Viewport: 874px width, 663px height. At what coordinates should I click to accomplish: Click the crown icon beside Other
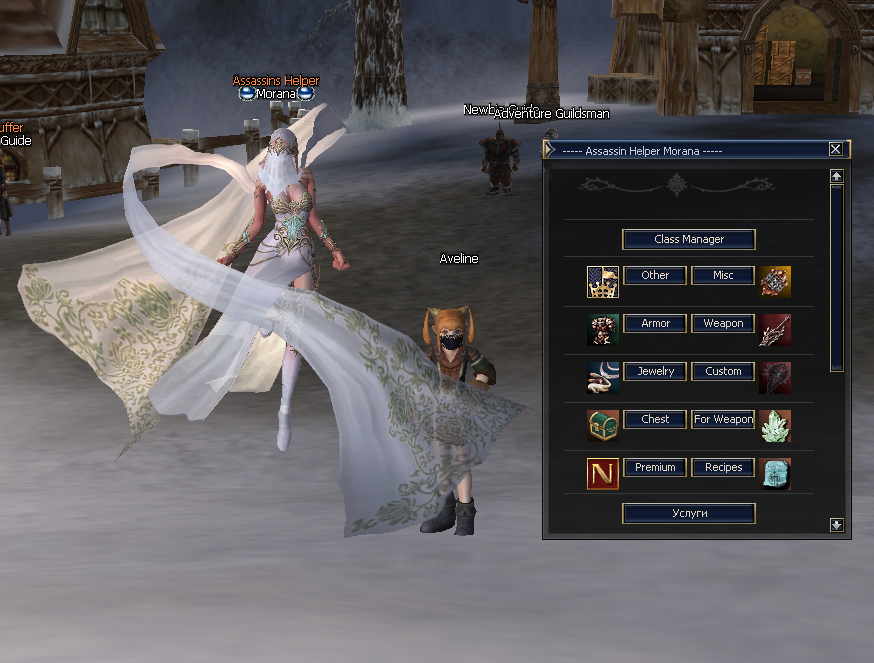603,282
